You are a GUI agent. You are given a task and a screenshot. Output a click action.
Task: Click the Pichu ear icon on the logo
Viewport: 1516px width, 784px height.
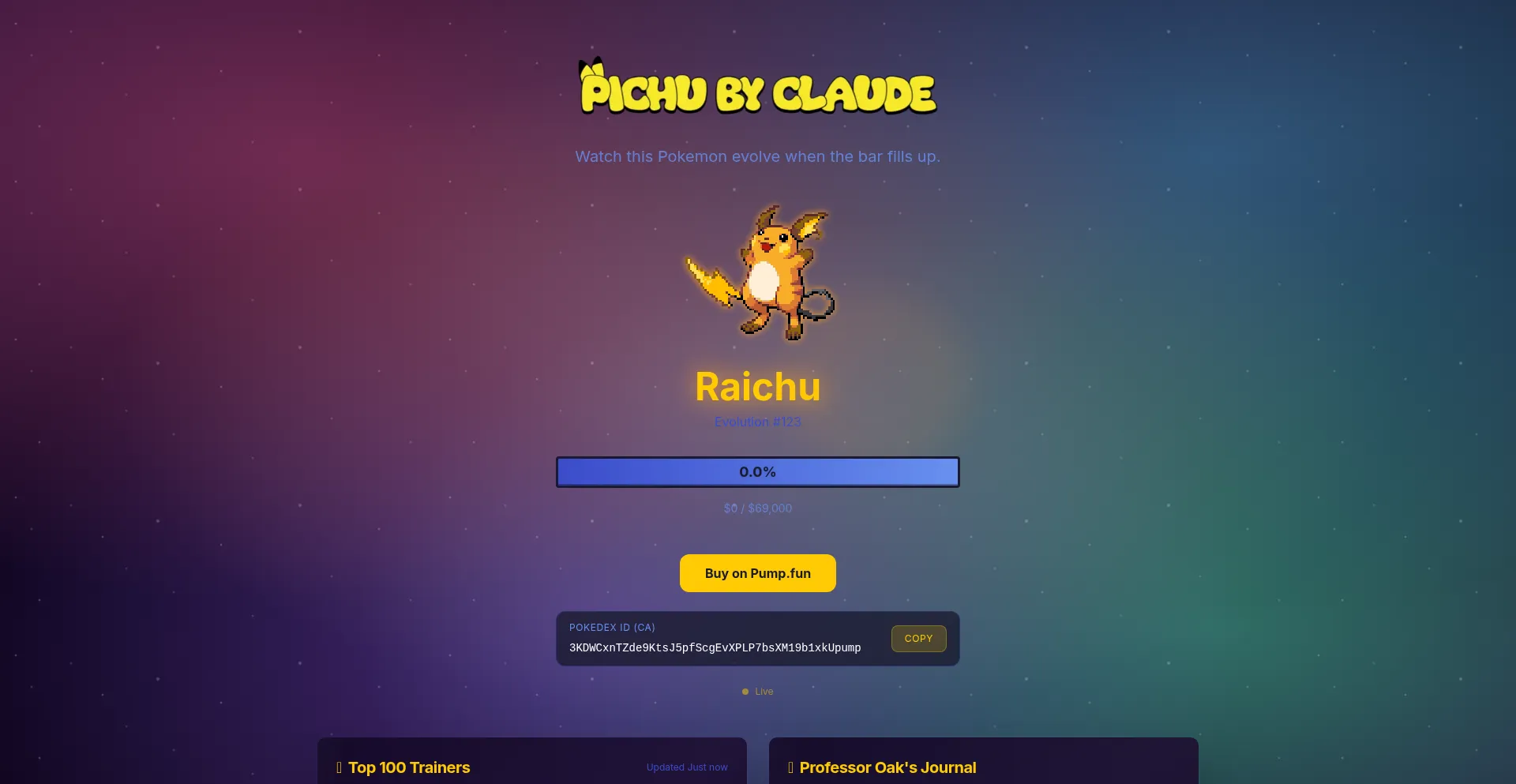(591, 67)
